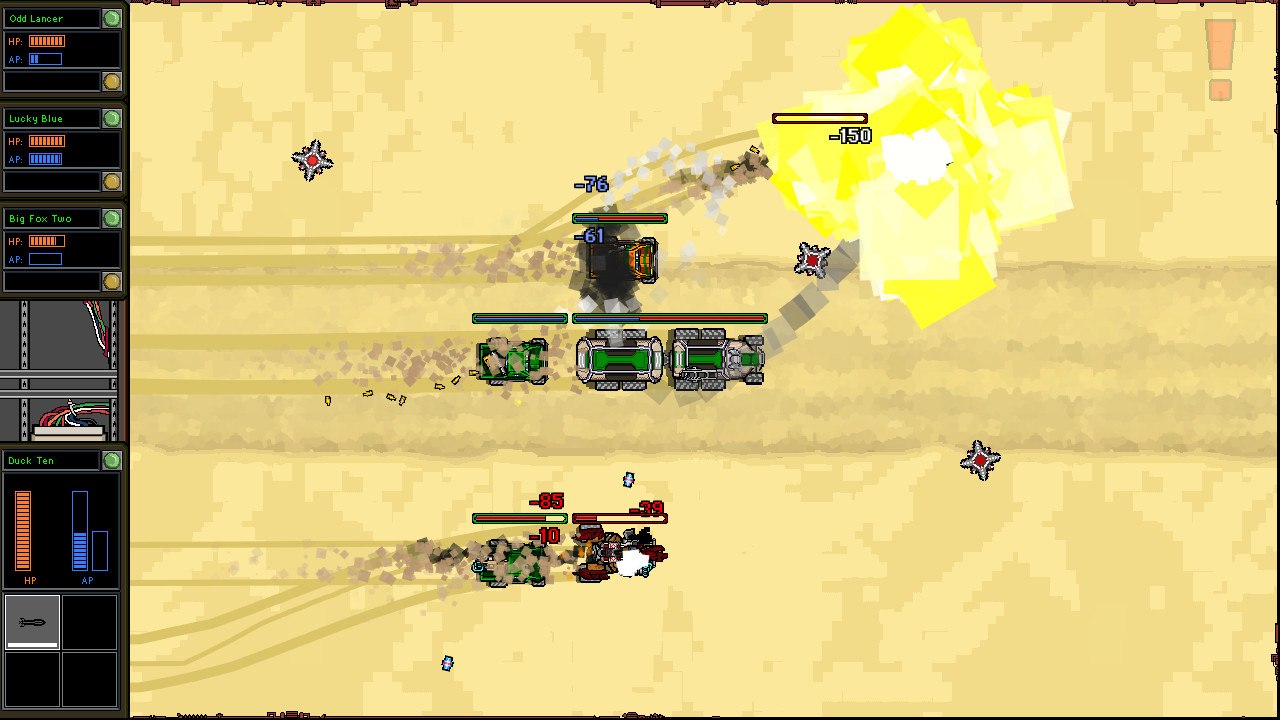Image resolution: width=1280 pixels, height=720 pixels.
Task: Select the Big Fox Two name panel
Action: [52, 219]
